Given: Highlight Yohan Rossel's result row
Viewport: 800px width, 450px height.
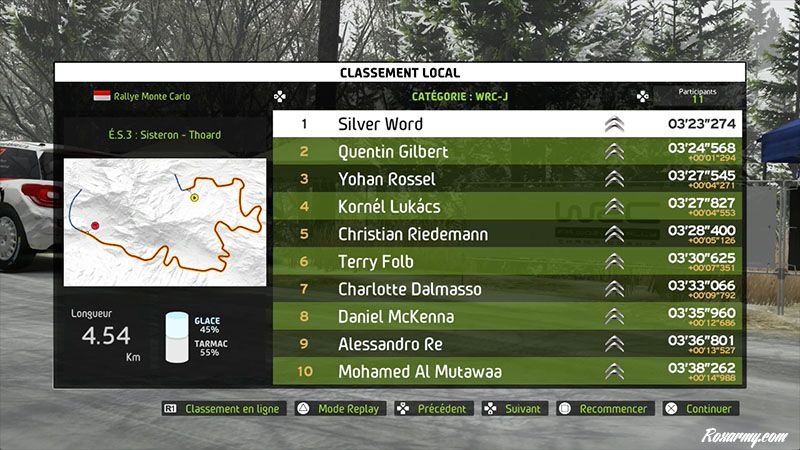Looking at the screenshot, I should [x=509, y=179].
